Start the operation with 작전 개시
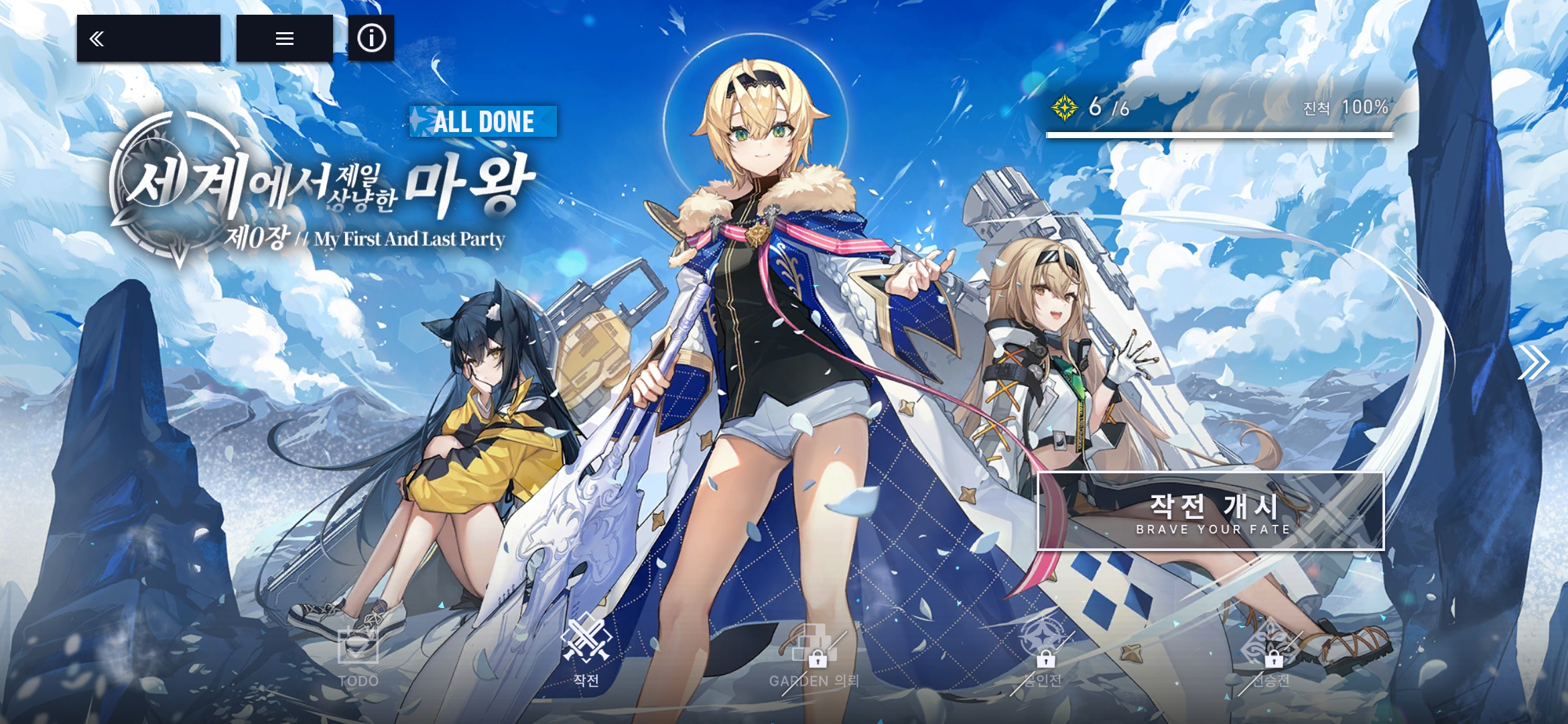The width and height of the screenshot is (1568, 724). (x=1210, y=511)
